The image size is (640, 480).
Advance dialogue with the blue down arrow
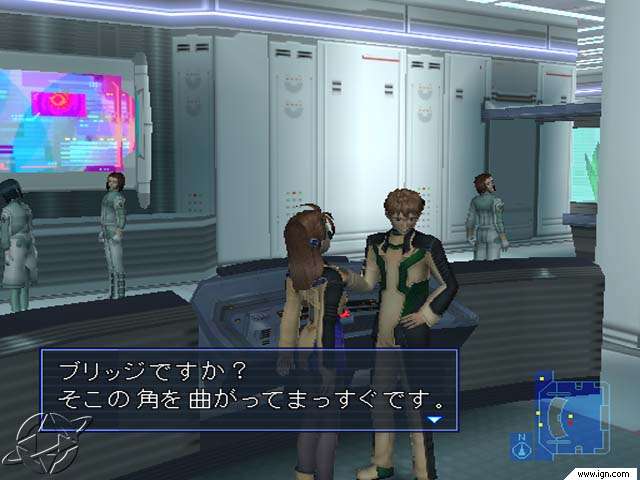[434, 420]
